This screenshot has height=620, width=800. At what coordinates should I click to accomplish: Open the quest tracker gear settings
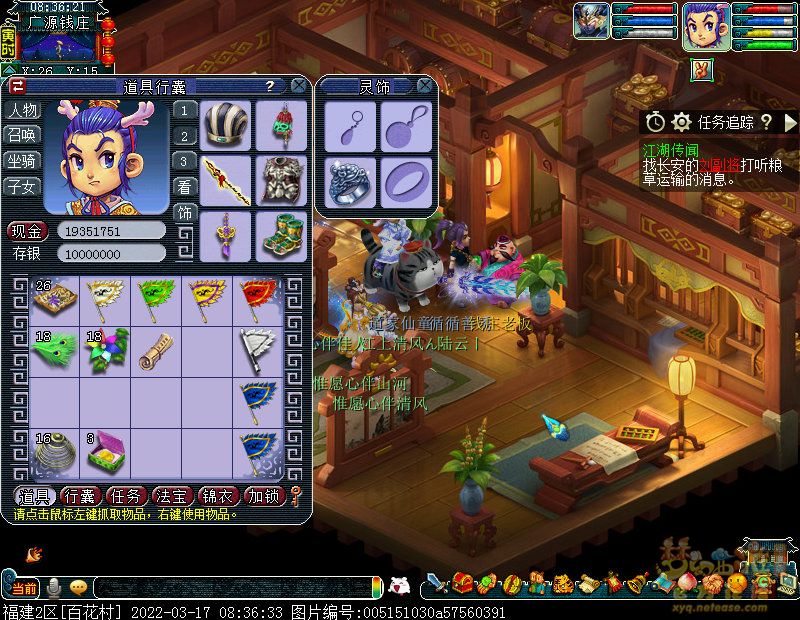pos(682,122)
